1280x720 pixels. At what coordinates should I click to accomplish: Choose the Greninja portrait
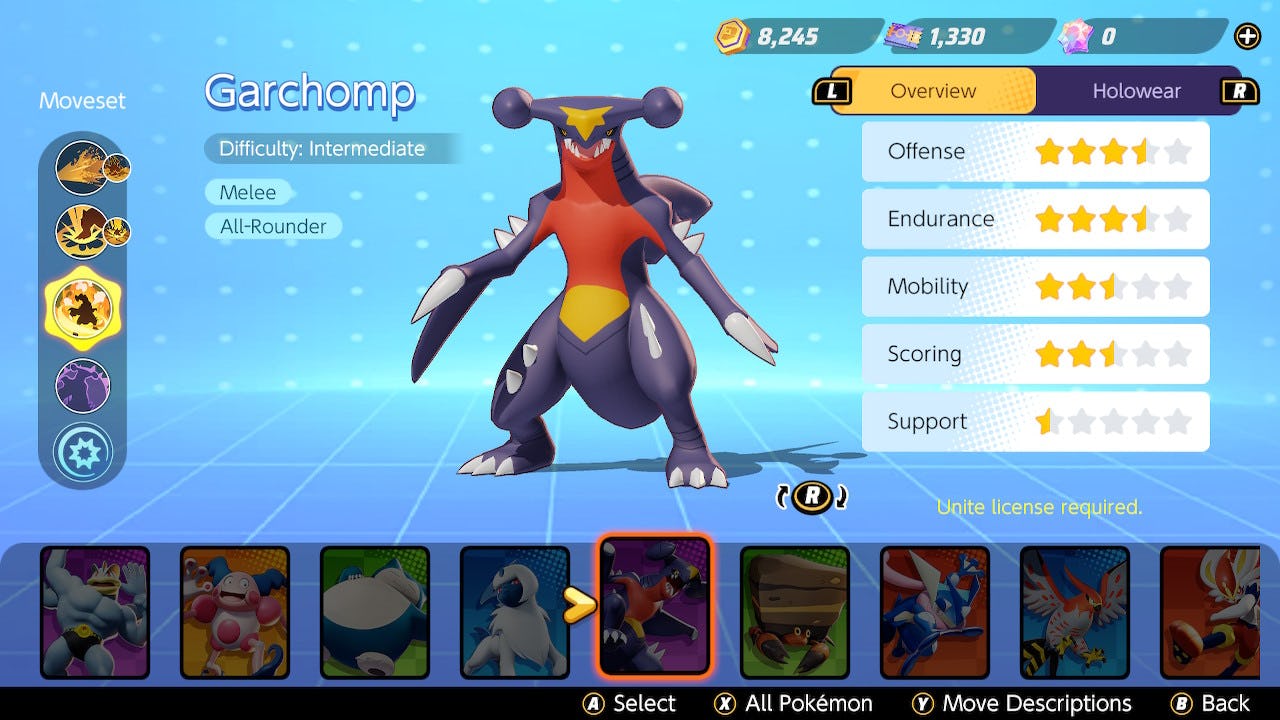(935, 612)
